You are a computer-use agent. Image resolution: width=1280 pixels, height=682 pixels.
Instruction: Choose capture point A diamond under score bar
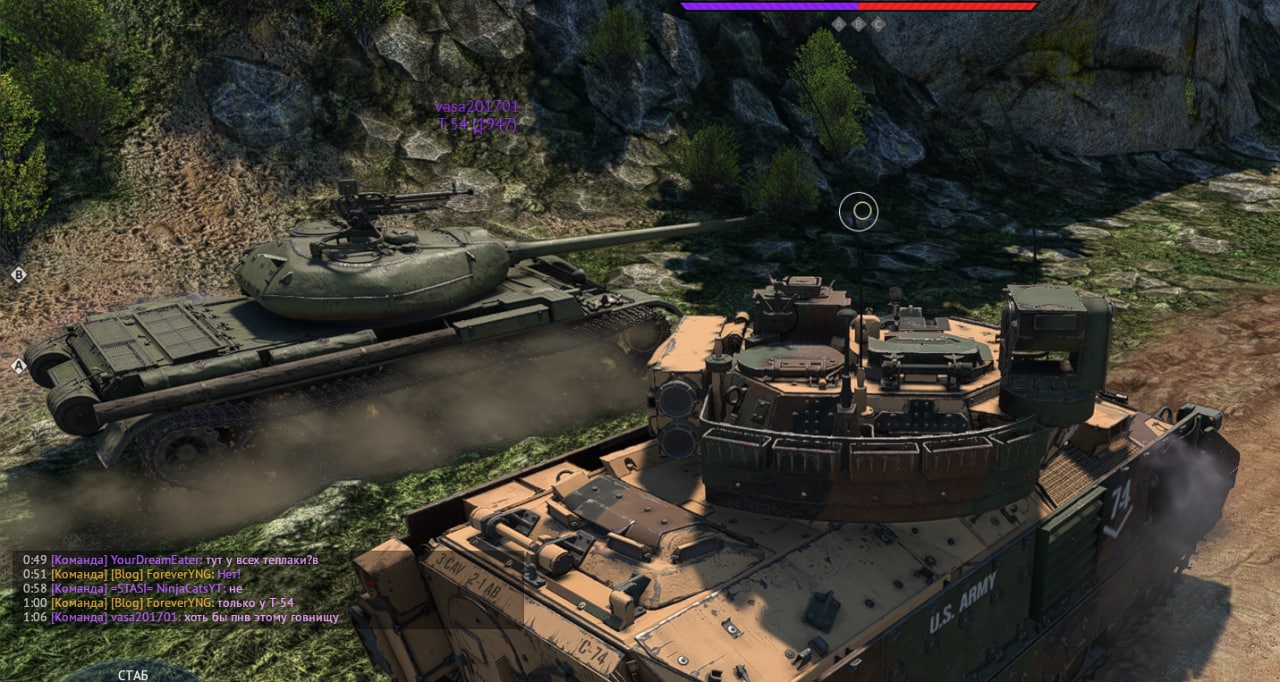click(838, 23)
